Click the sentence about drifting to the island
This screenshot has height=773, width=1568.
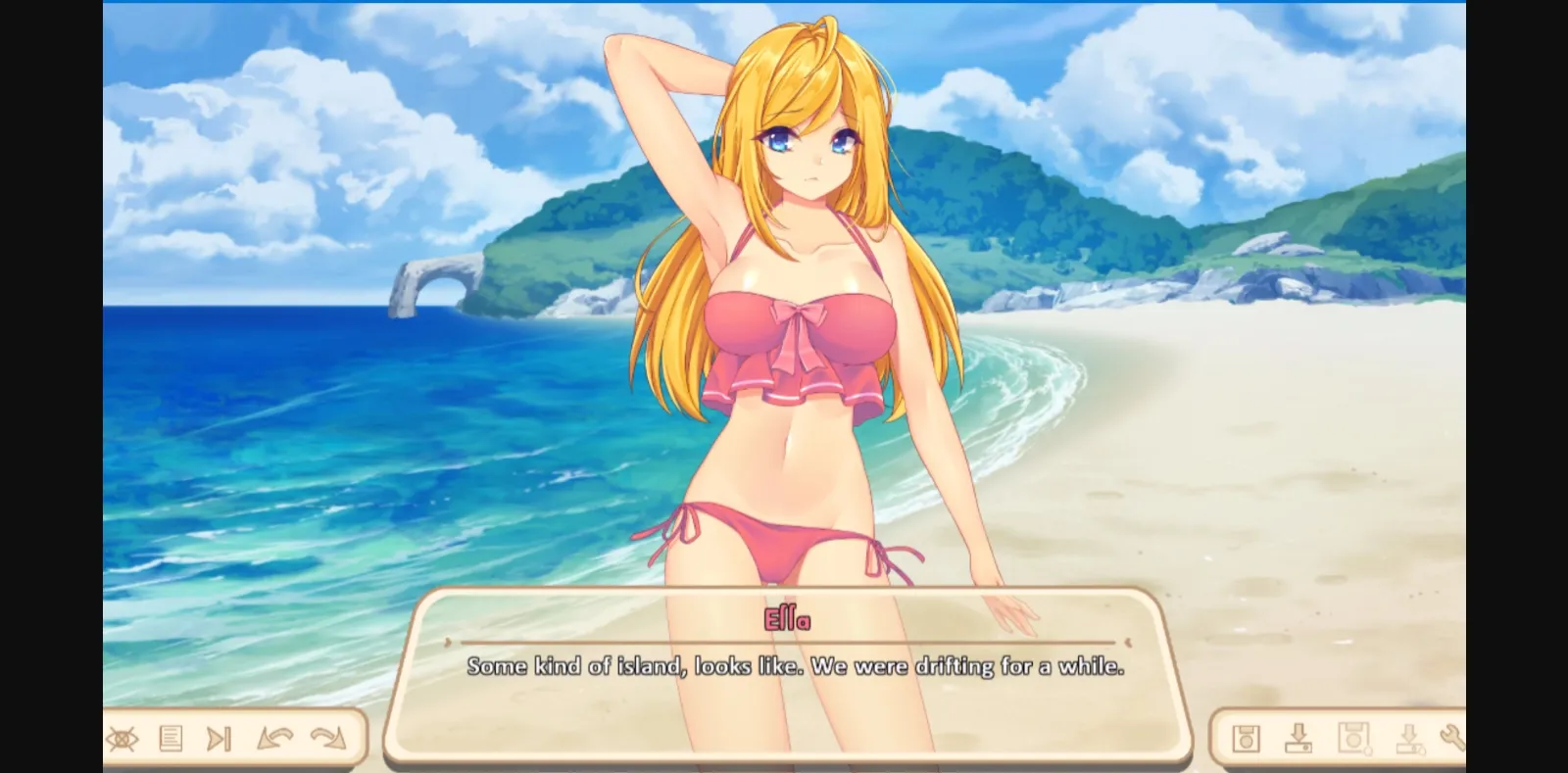click(796, 667)
